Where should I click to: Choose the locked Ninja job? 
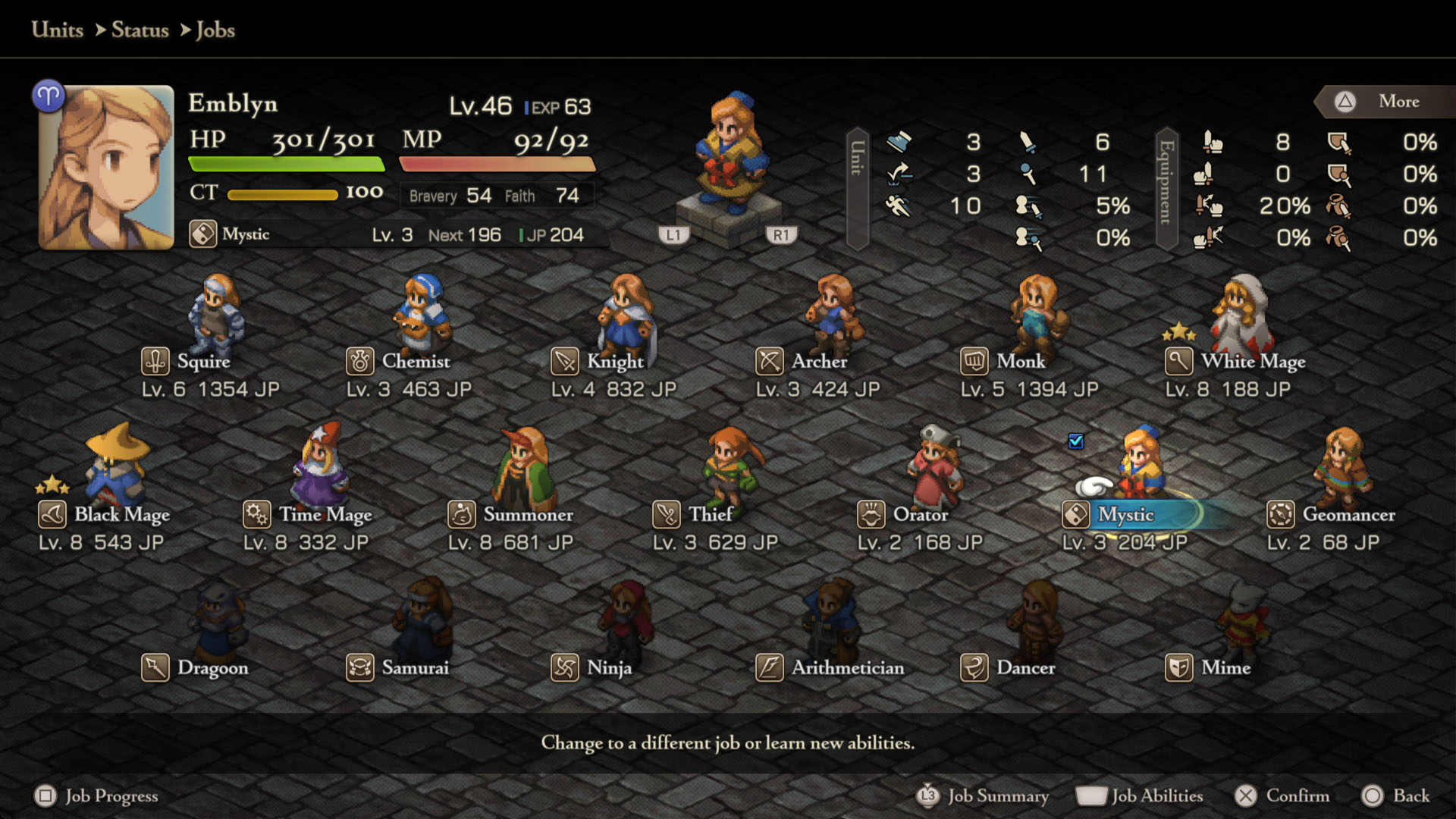[609, 667]
